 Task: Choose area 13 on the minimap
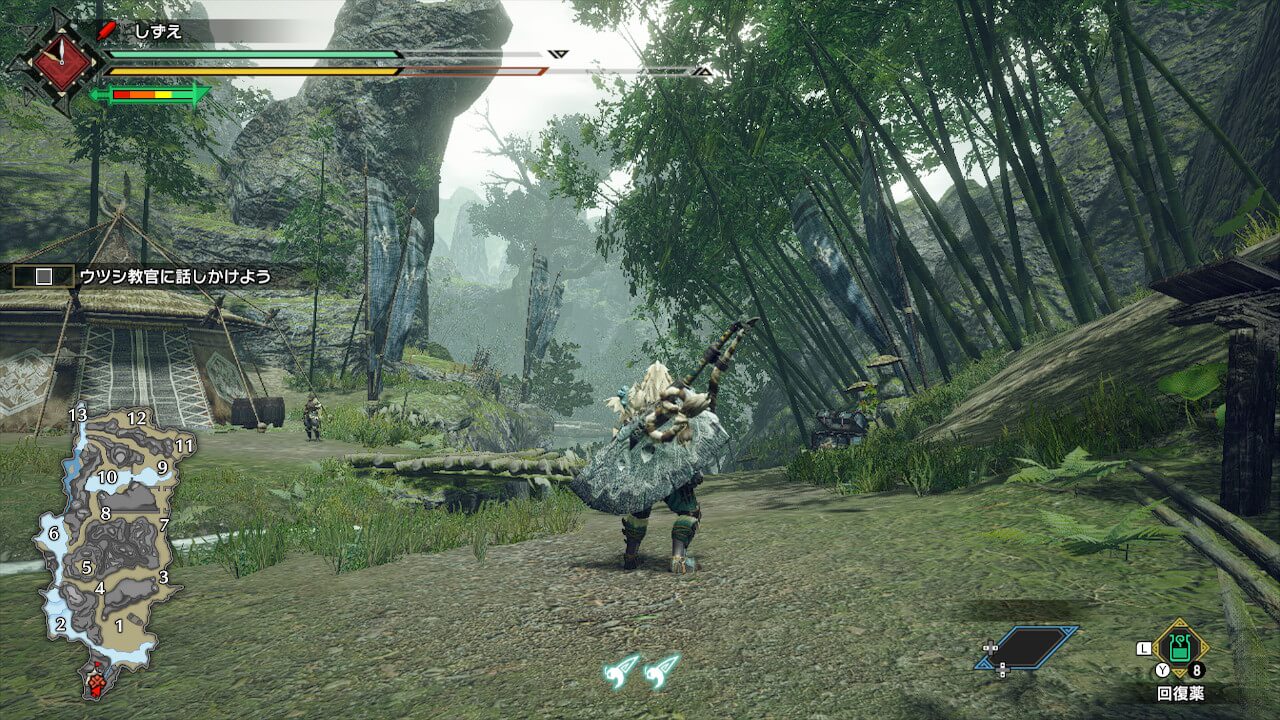[78, 415]
